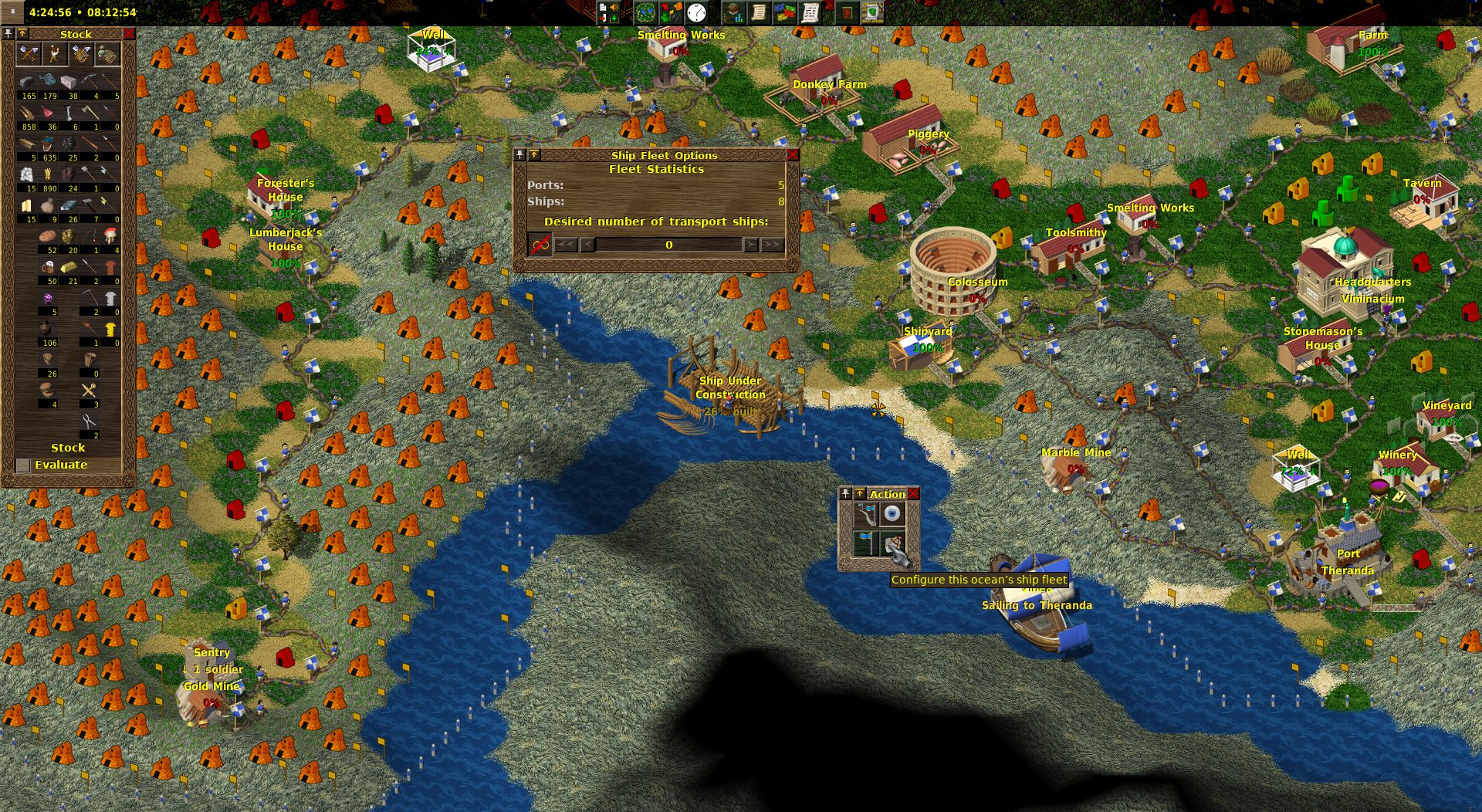Decrease desired transport ships by one
1482x812 pixels.
[587, 245]
